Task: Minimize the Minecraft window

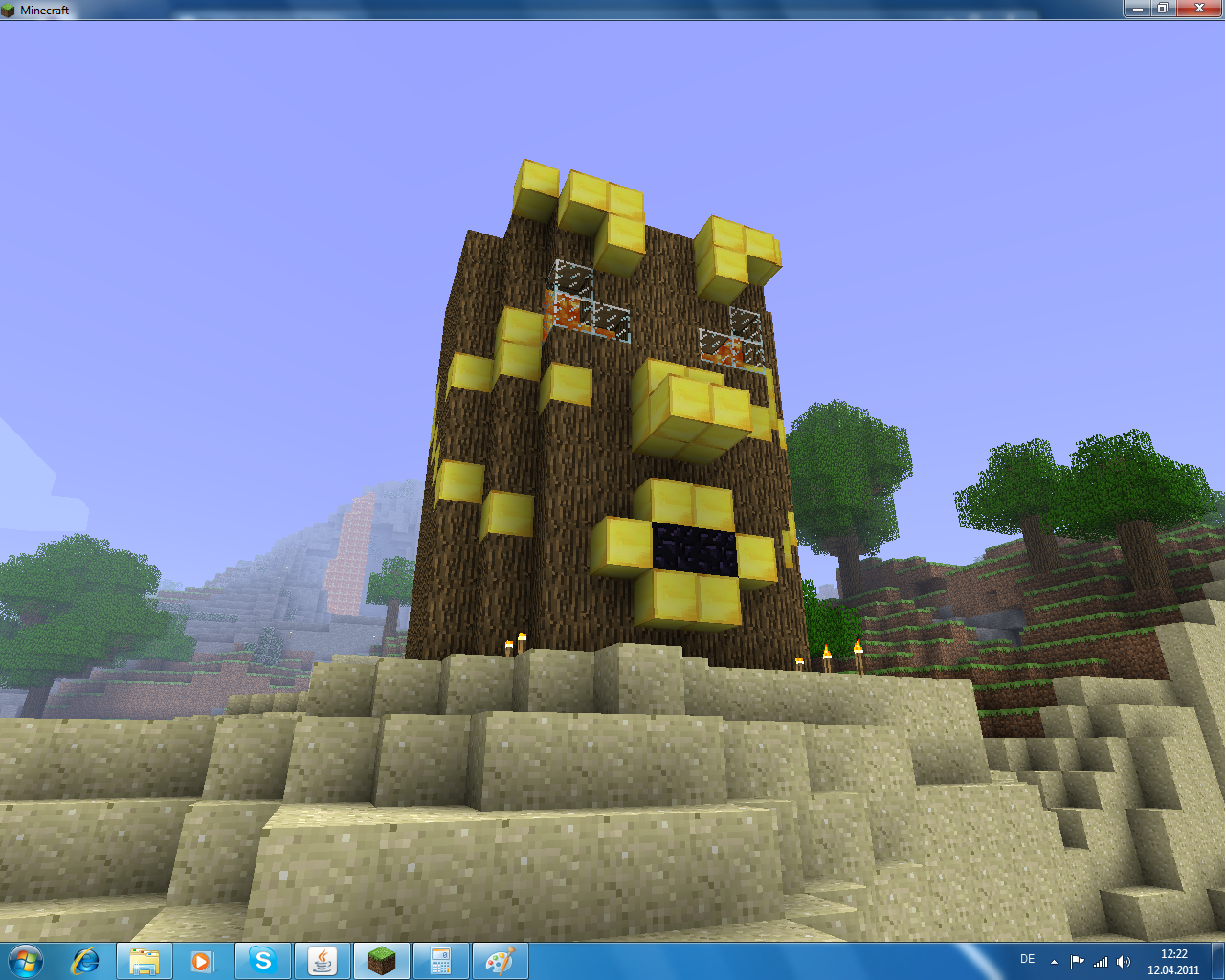Action: (1137, 9)
